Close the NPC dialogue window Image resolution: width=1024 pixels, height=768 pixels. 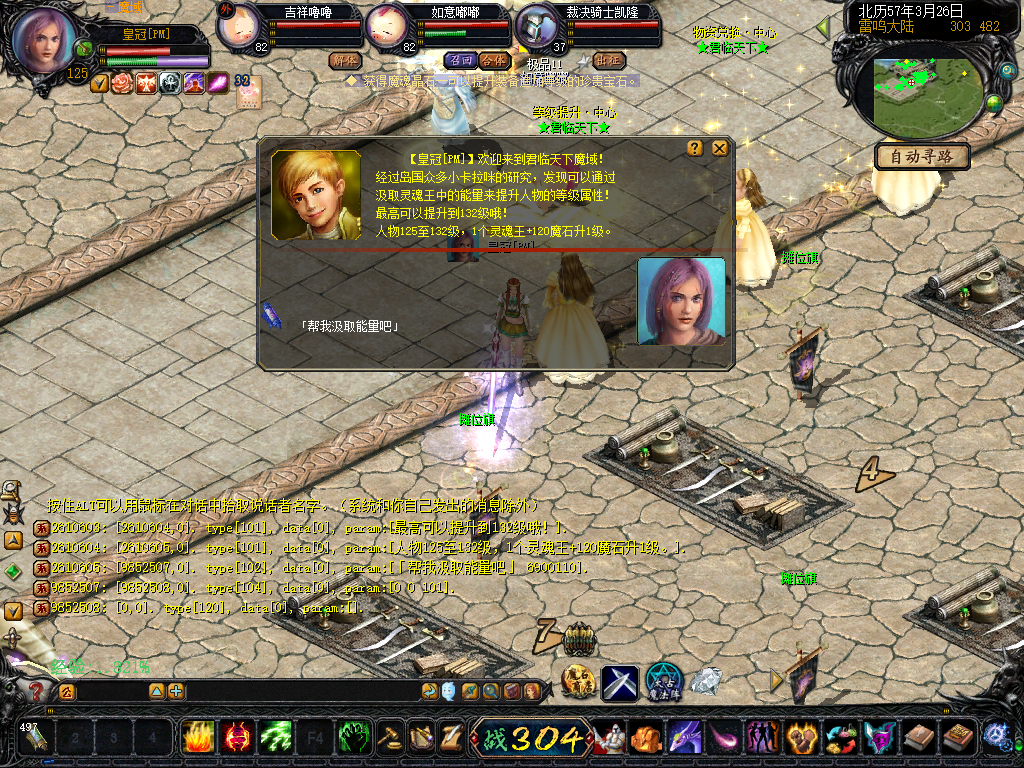(x=719, y=148)
